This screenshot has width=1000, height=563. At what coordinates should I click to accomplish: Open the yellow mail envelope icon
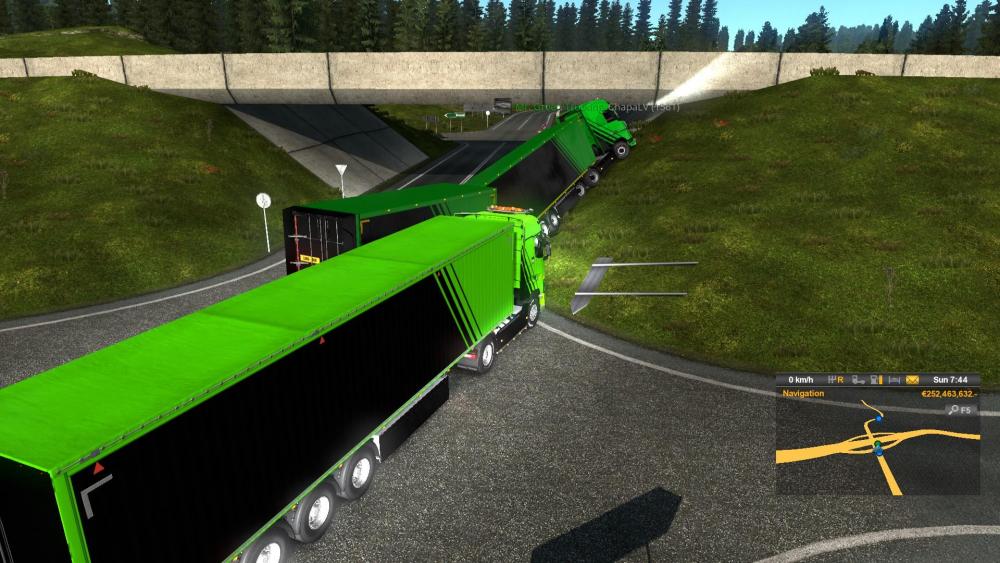912,380
